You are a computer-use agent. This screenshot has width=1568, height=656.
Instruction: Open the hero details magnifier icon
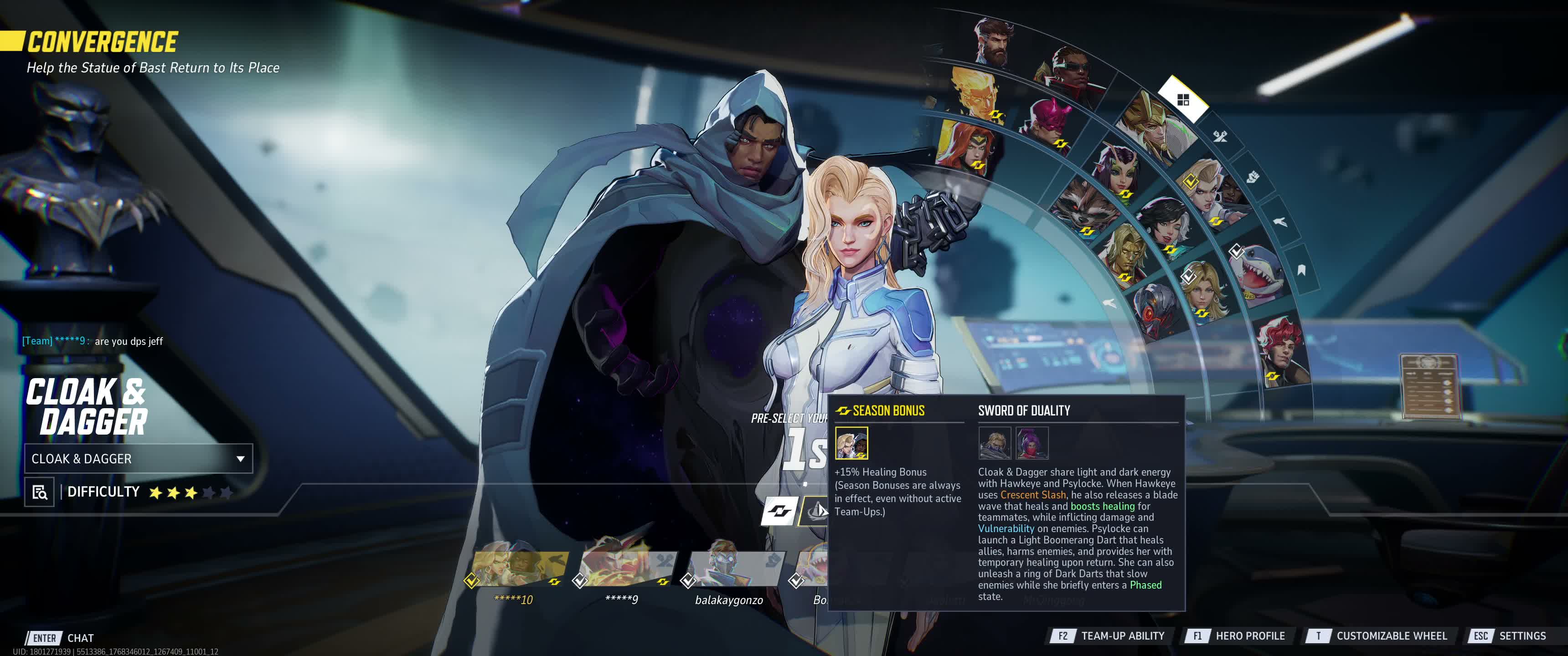click(x=40, y=492)
